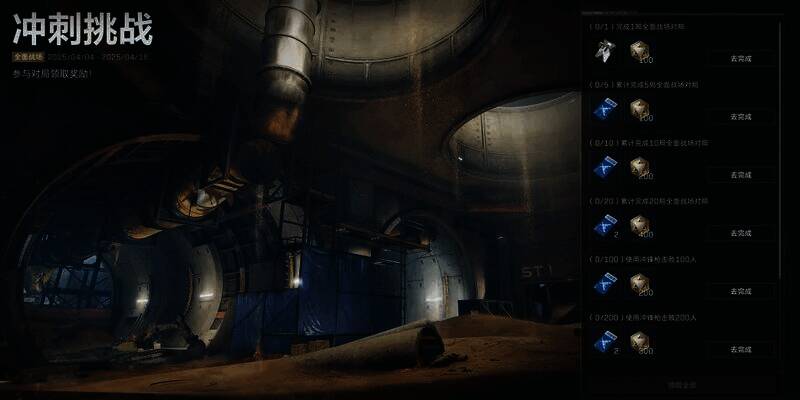Go complete the 20-match cumulative challenge
The height and width of the screenshot is (400, 800).
[740, 232]
